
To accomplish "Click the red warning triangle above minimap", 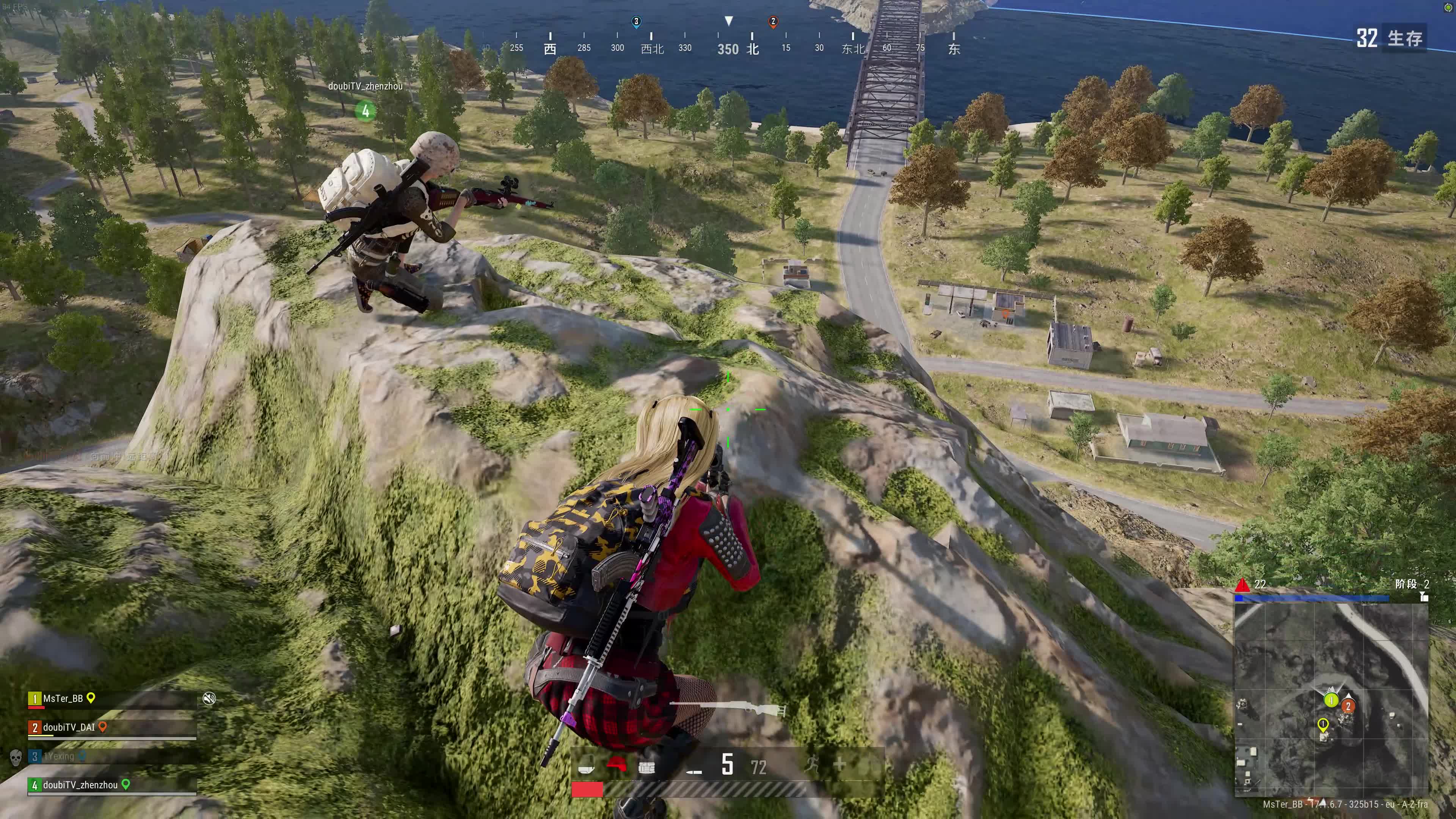I will tap(1242, 584).
